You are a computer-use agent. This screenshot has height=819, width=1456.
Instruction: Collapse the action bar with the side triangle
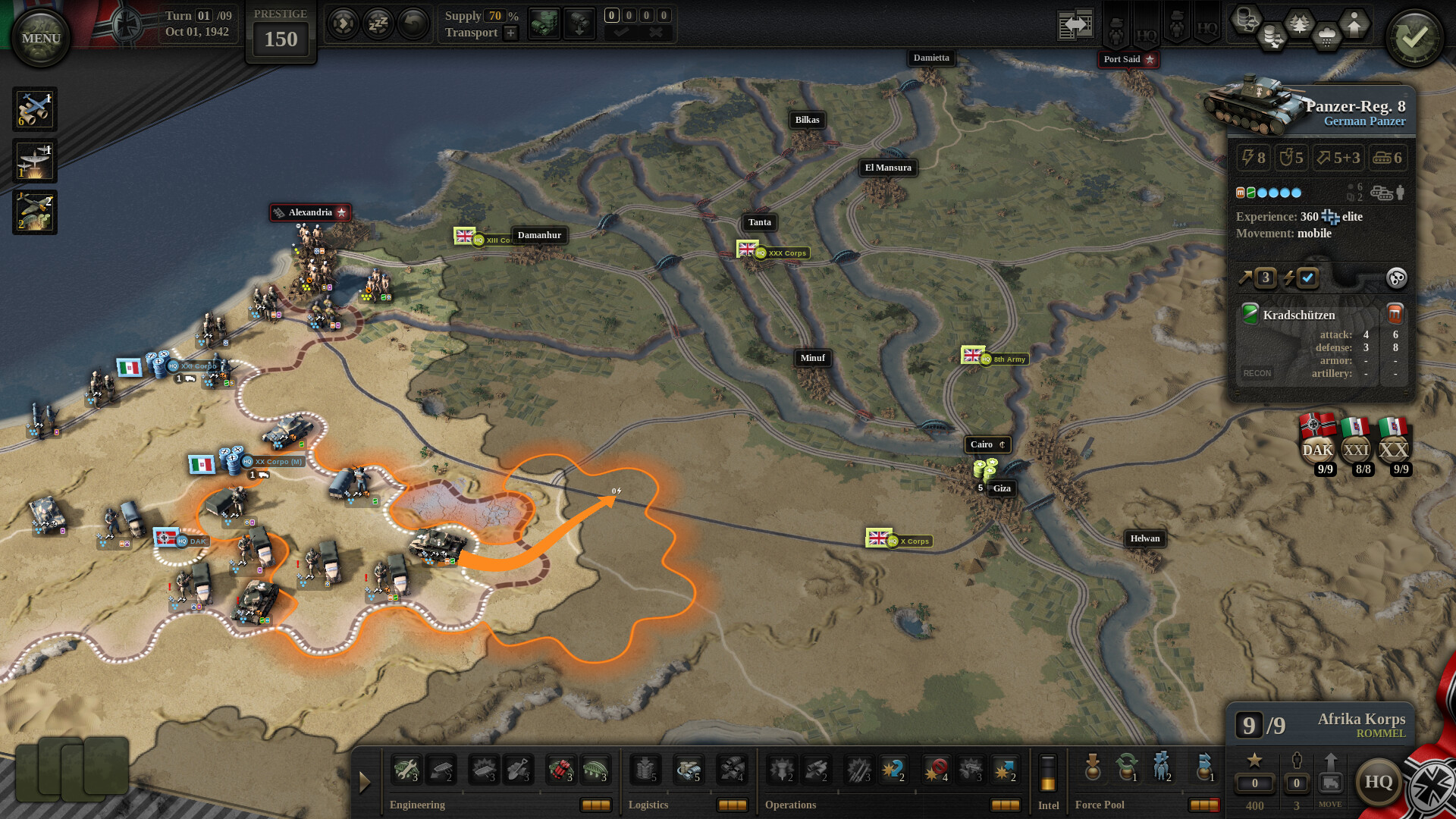point(366,781)
